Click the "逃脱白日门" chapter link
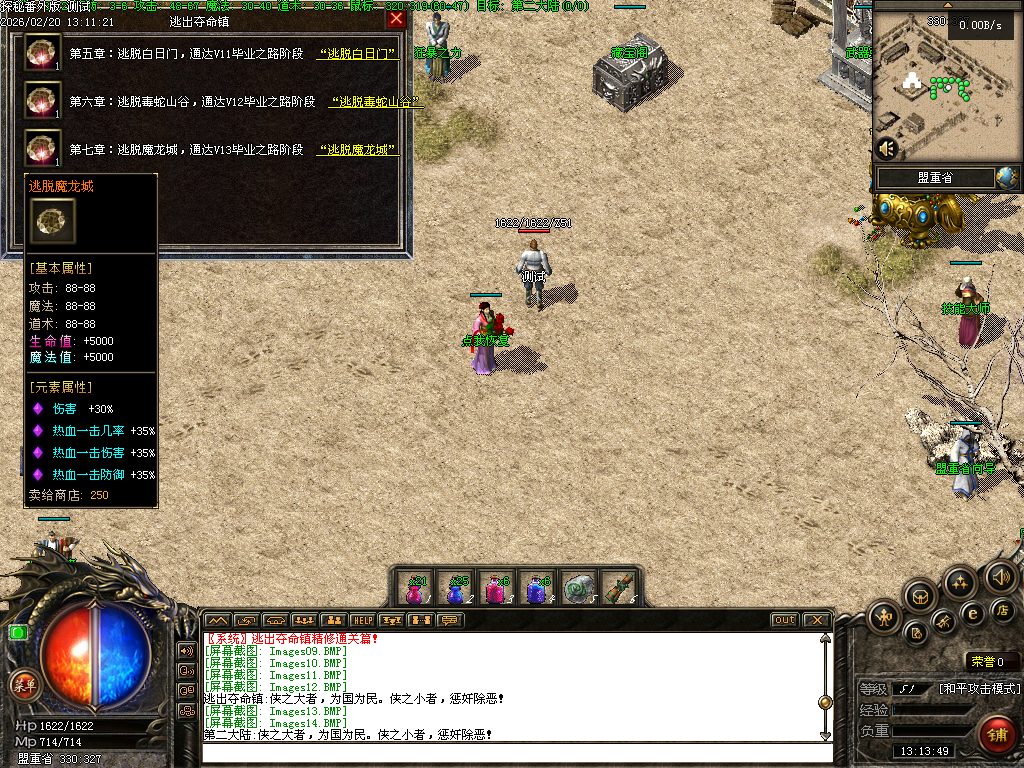The image size is (1024, 768). click(357, 54)
